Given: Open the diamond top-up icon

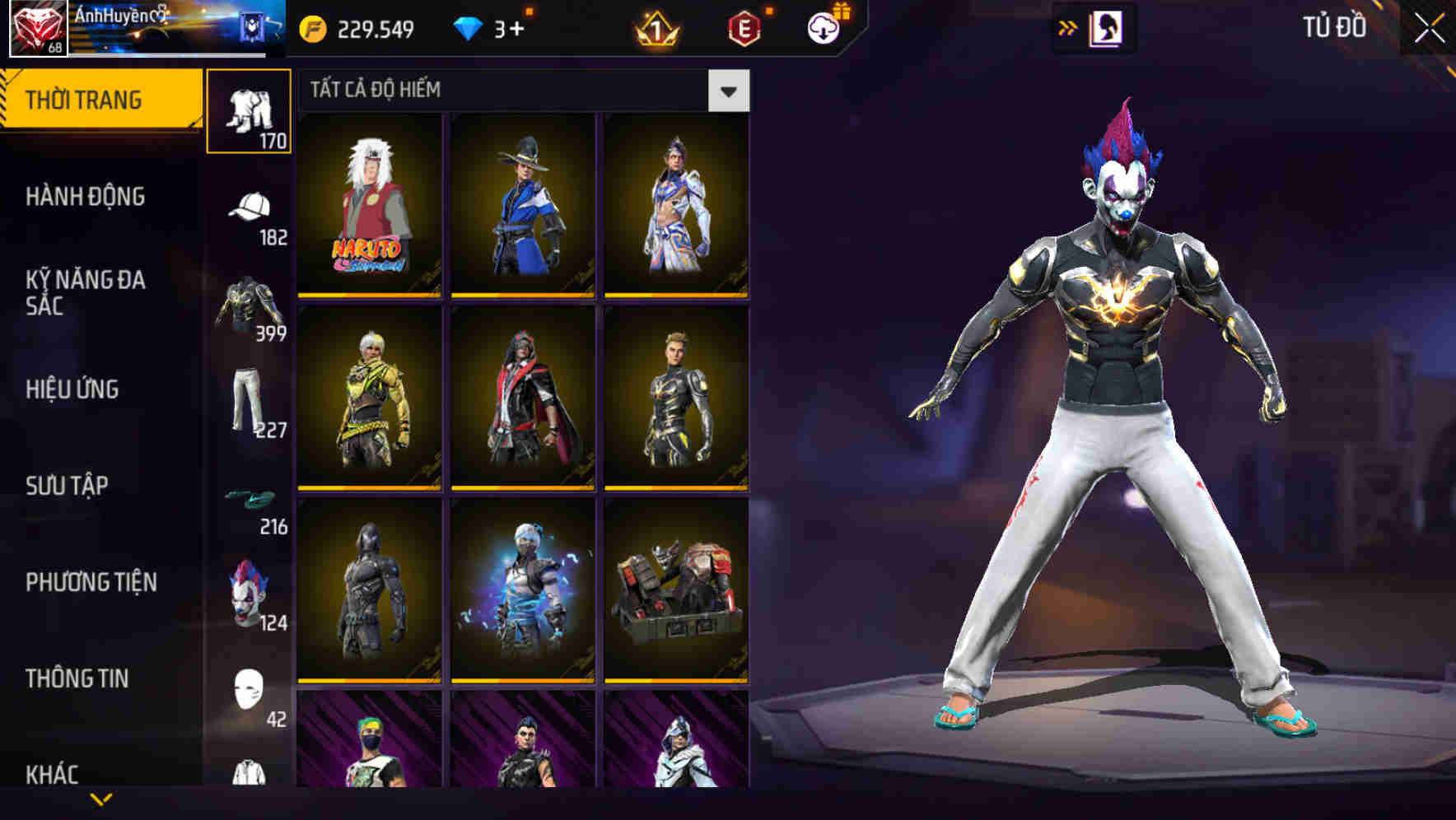Looking at the screenshot, I should coord(469,26).
